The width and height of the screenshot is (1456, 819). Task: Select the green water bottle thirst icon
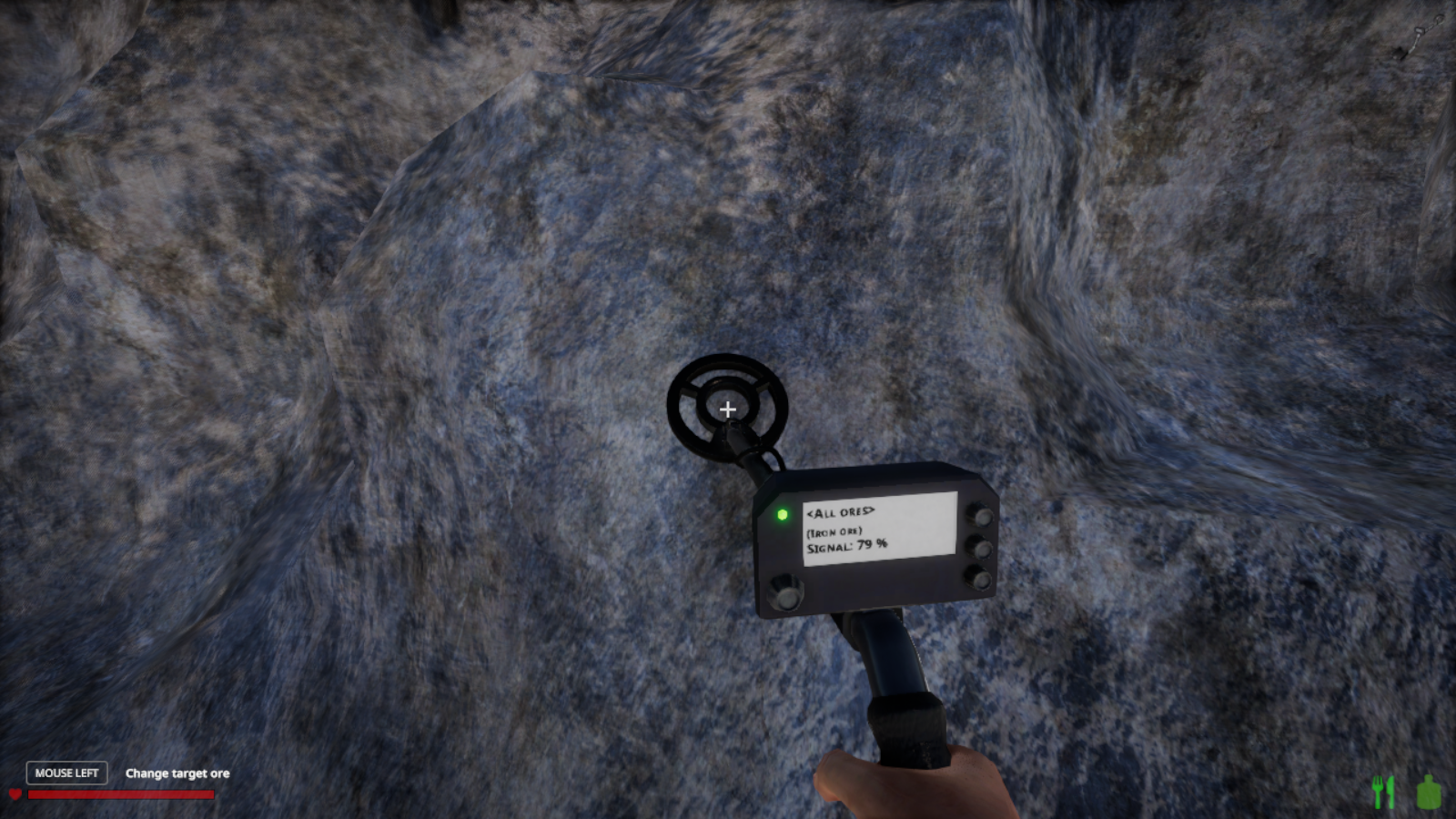coord(1429,792)
